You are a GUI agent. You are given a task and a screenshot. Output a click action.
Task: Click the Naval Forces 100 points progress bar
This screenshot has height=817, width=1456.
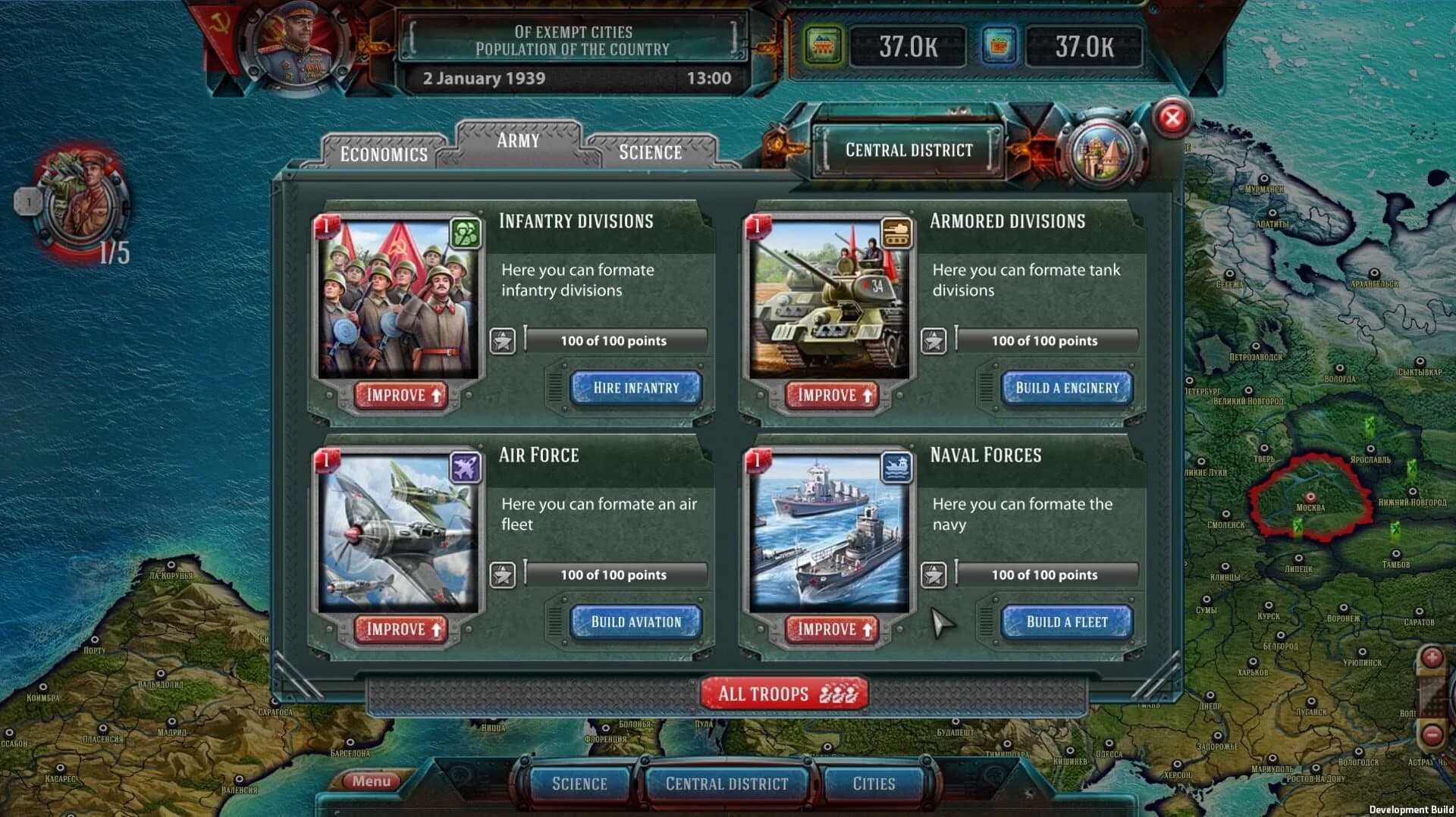click(x=1046, y=574)
